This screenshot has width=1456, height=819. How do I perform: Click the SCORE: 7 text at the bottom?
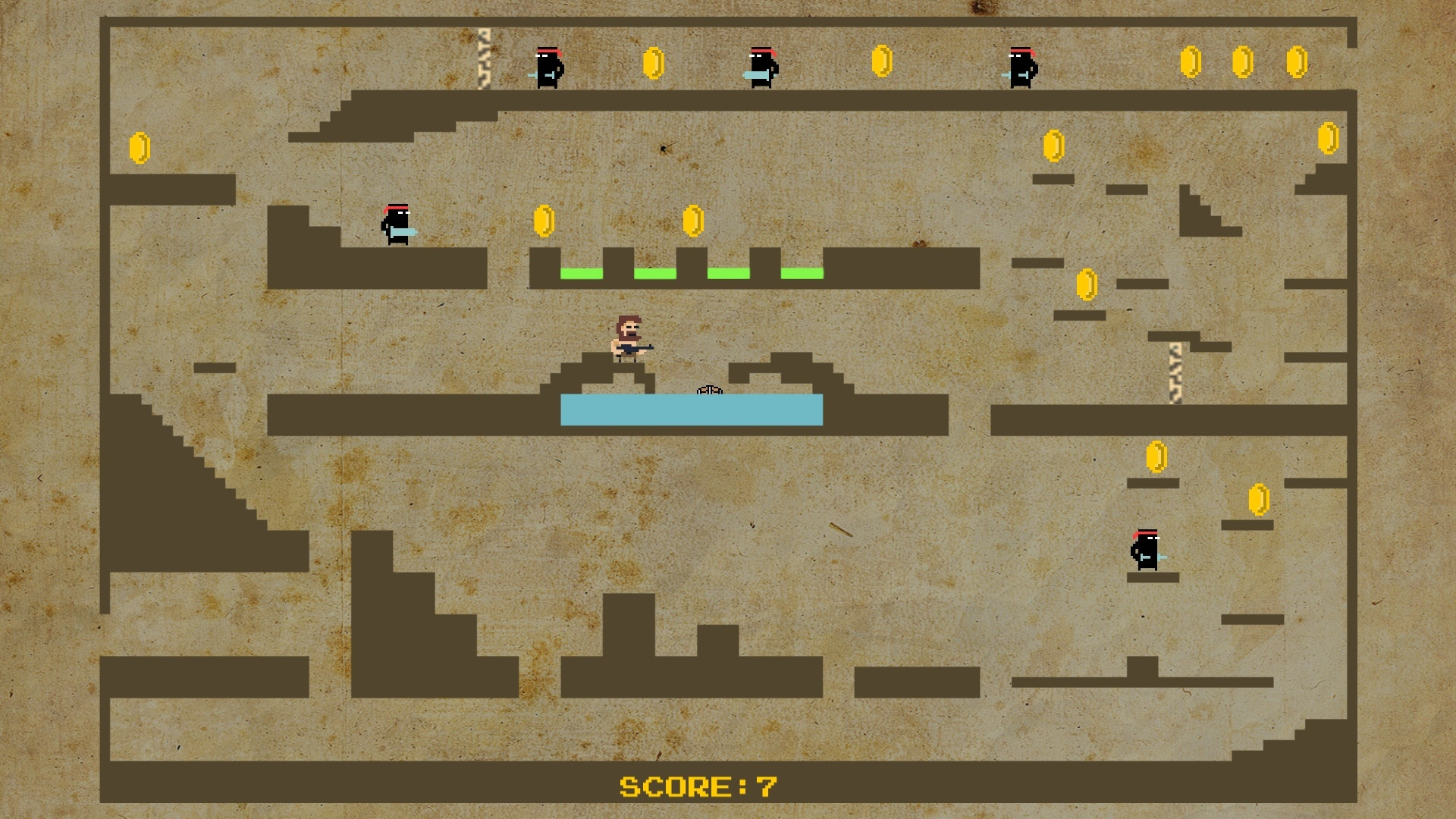click(x=699, y=786)
